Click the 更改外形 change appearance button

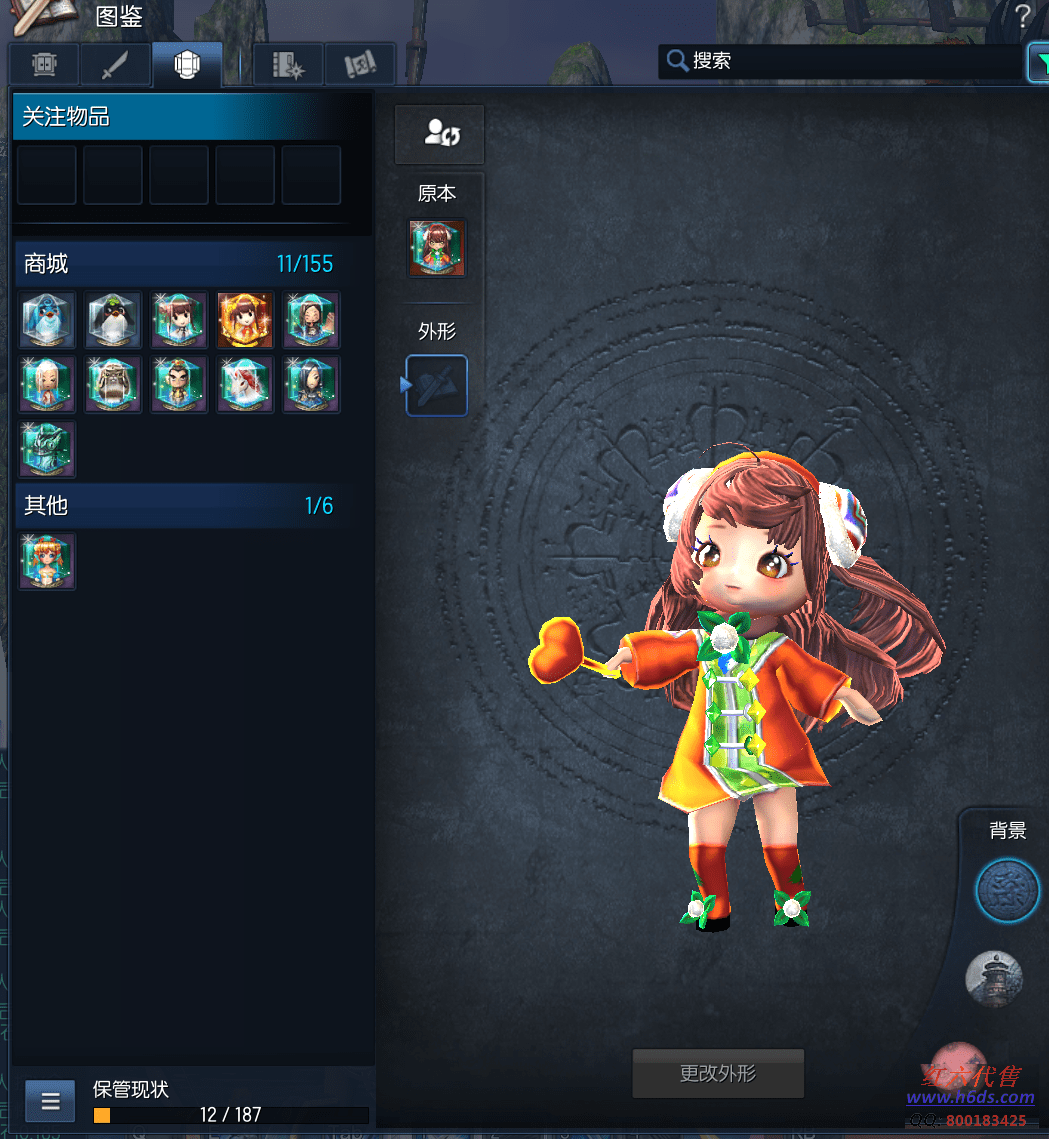click(718, 1074)
